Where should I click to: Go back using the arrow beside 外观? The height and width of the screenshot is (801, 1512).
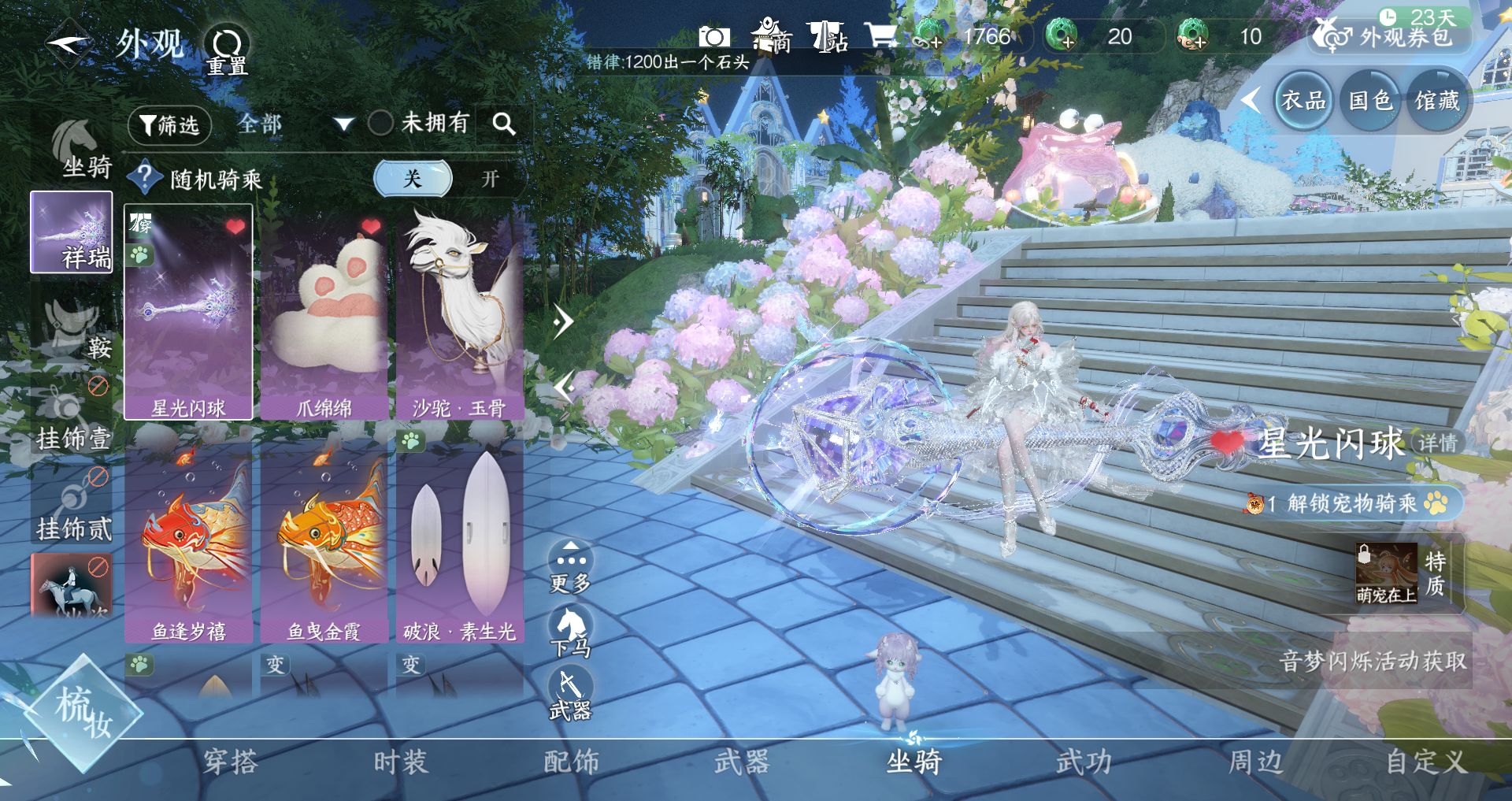[x=69, y=44]
